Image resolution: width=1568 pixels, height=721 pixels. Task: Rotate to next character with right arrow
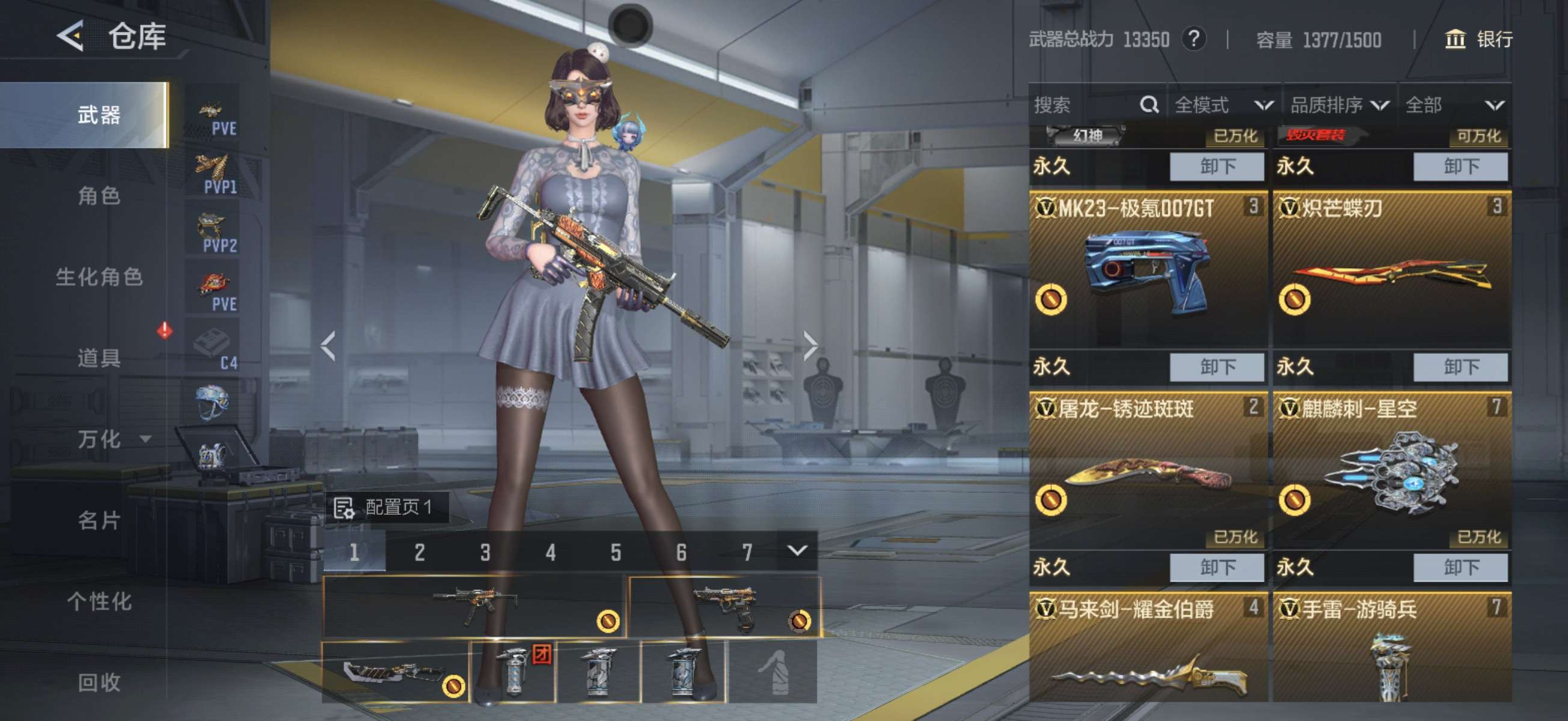point(810,346)
